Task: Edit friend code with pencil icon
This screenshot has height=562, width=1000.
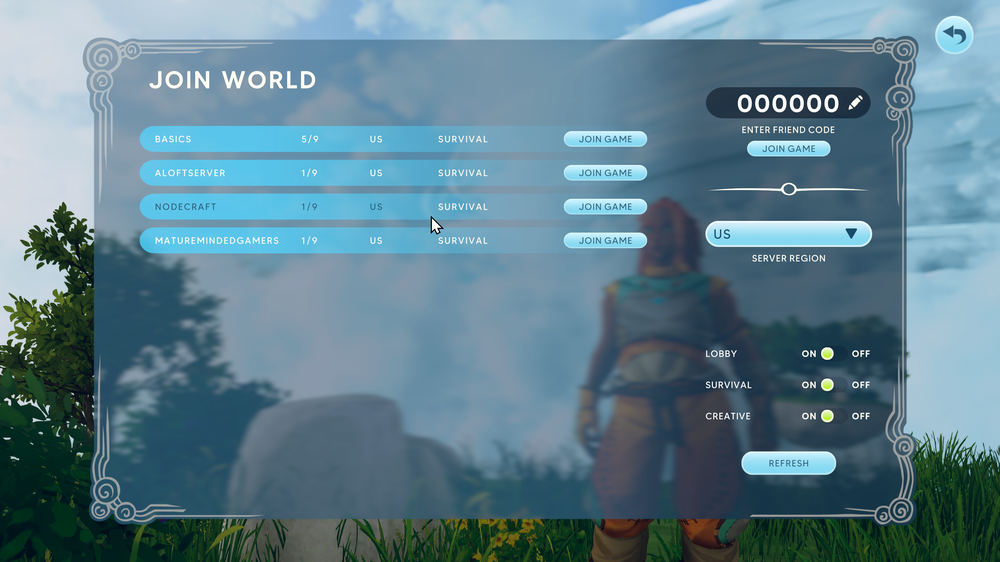Action: (855, 103)
